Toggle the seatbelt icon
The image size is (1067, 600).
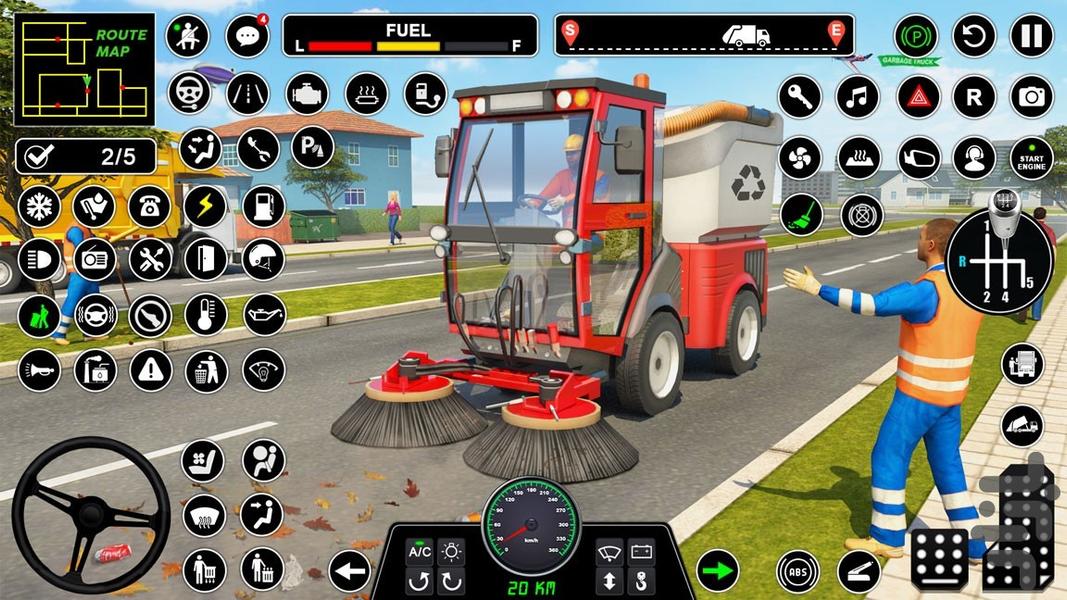[x=187, y=36]
